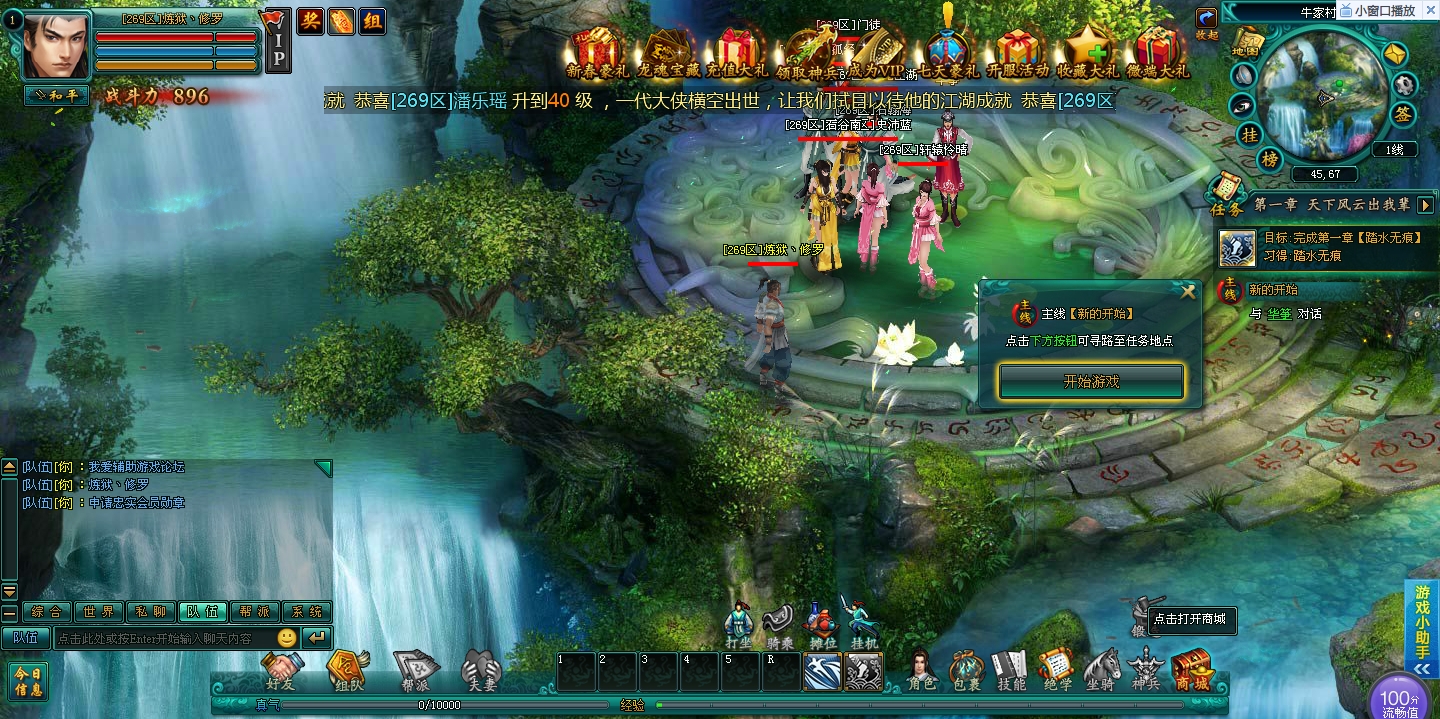
Task: Click the 开始游戏 start button
Action: point(1091,381)
